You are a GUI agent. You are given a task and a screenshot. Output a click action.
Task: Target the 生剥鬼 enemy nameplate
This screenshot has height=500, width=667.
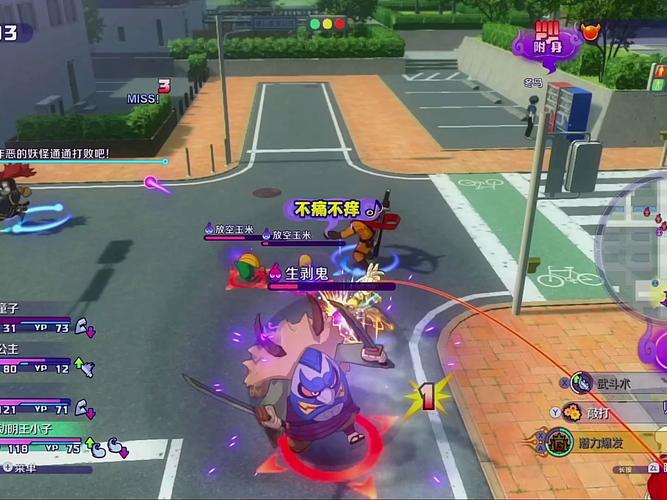pos(306,272)
